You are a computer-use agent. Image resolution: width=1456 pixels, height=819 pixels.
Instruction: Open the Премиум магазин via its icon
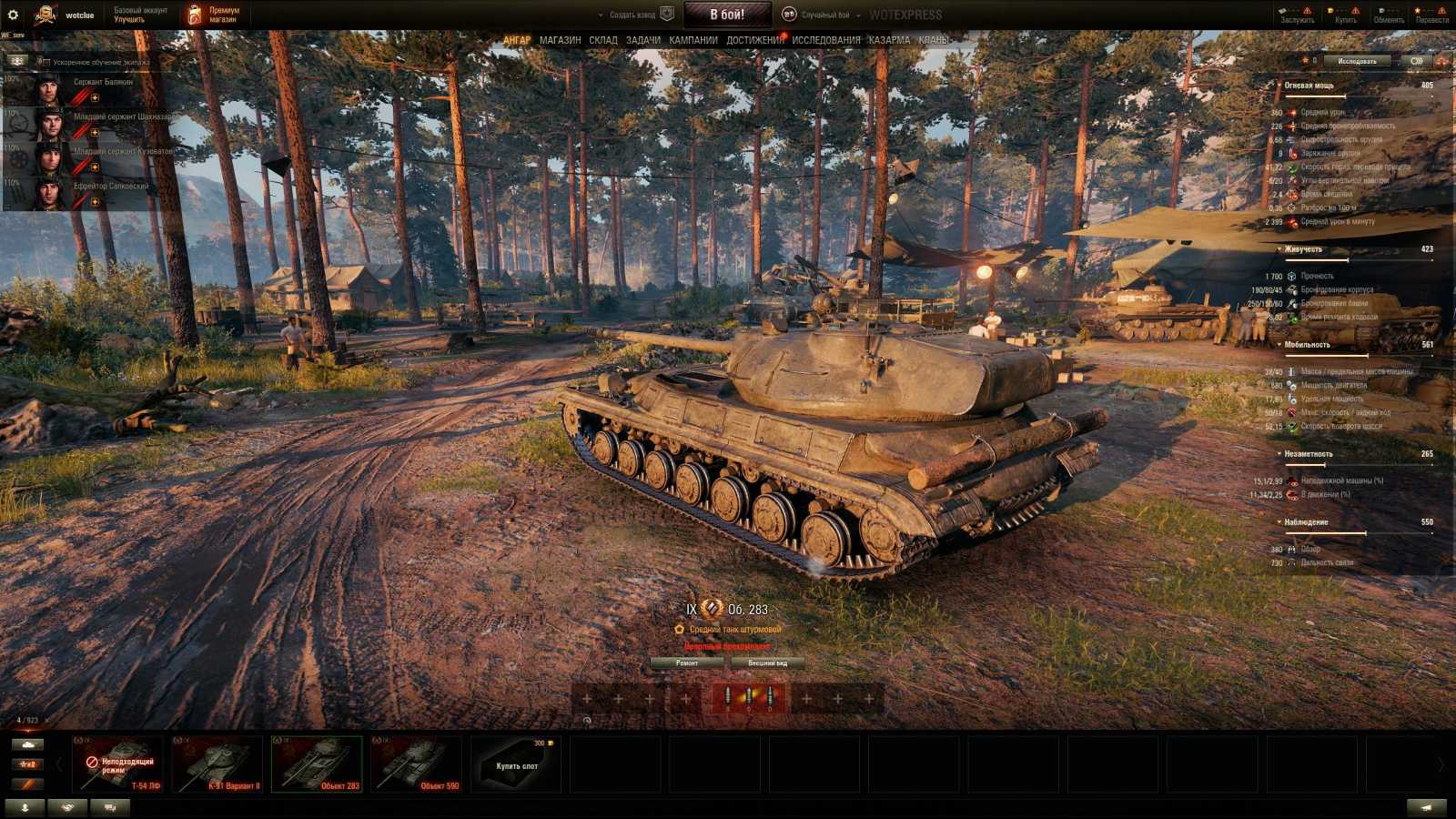195,13
